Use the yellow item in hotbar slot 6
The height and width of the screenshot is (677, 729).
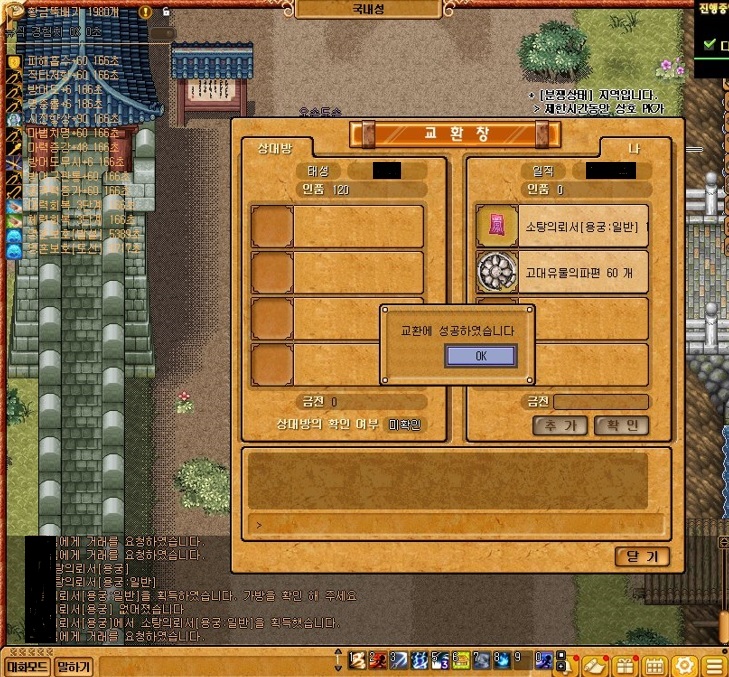click(x=462, y=661)
